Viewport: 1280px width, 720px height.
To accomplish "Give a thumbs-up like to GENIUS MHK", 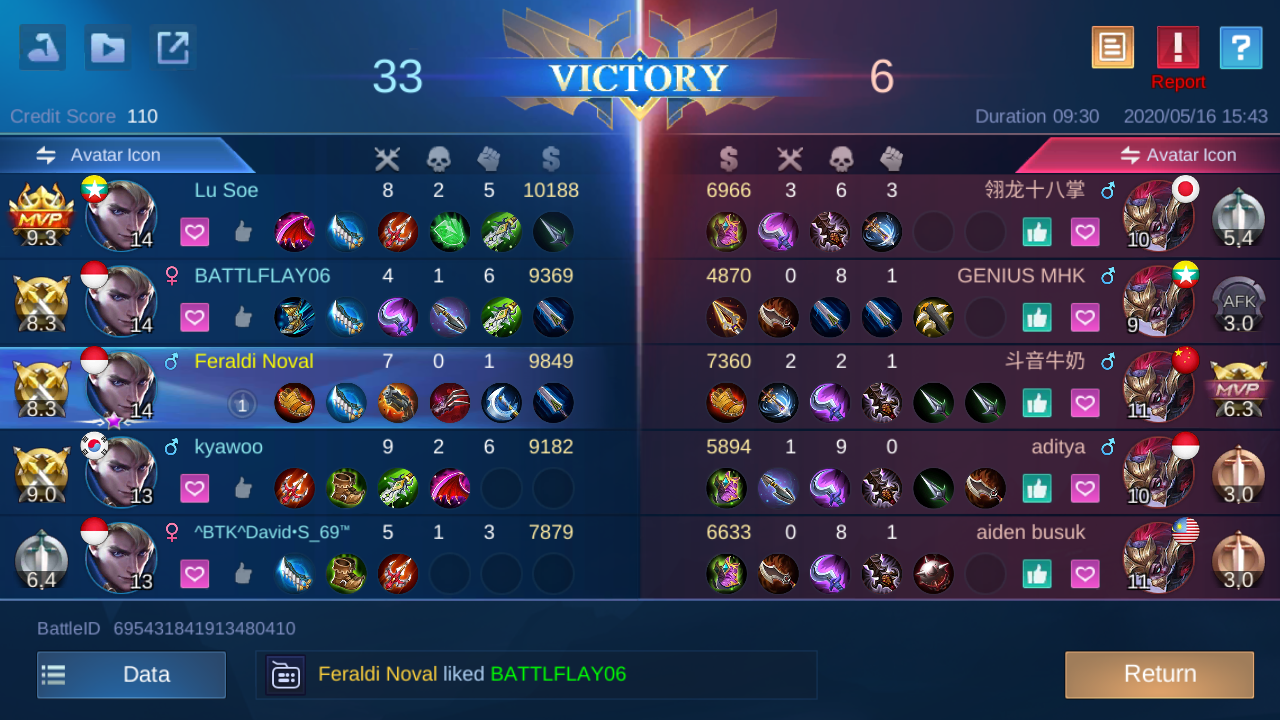I will (1037, 318).
